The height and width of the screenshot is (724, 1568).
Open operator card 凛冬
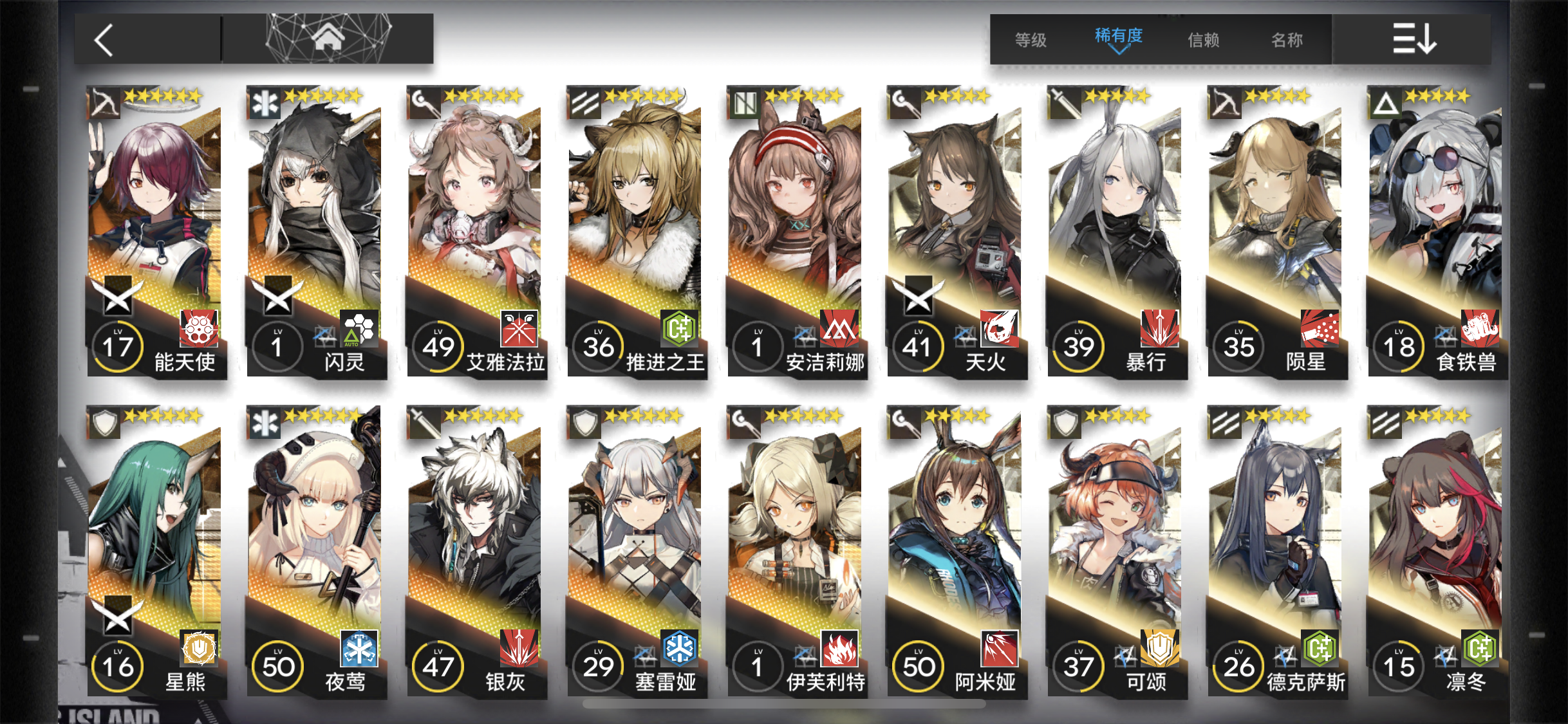[1435, 552]
